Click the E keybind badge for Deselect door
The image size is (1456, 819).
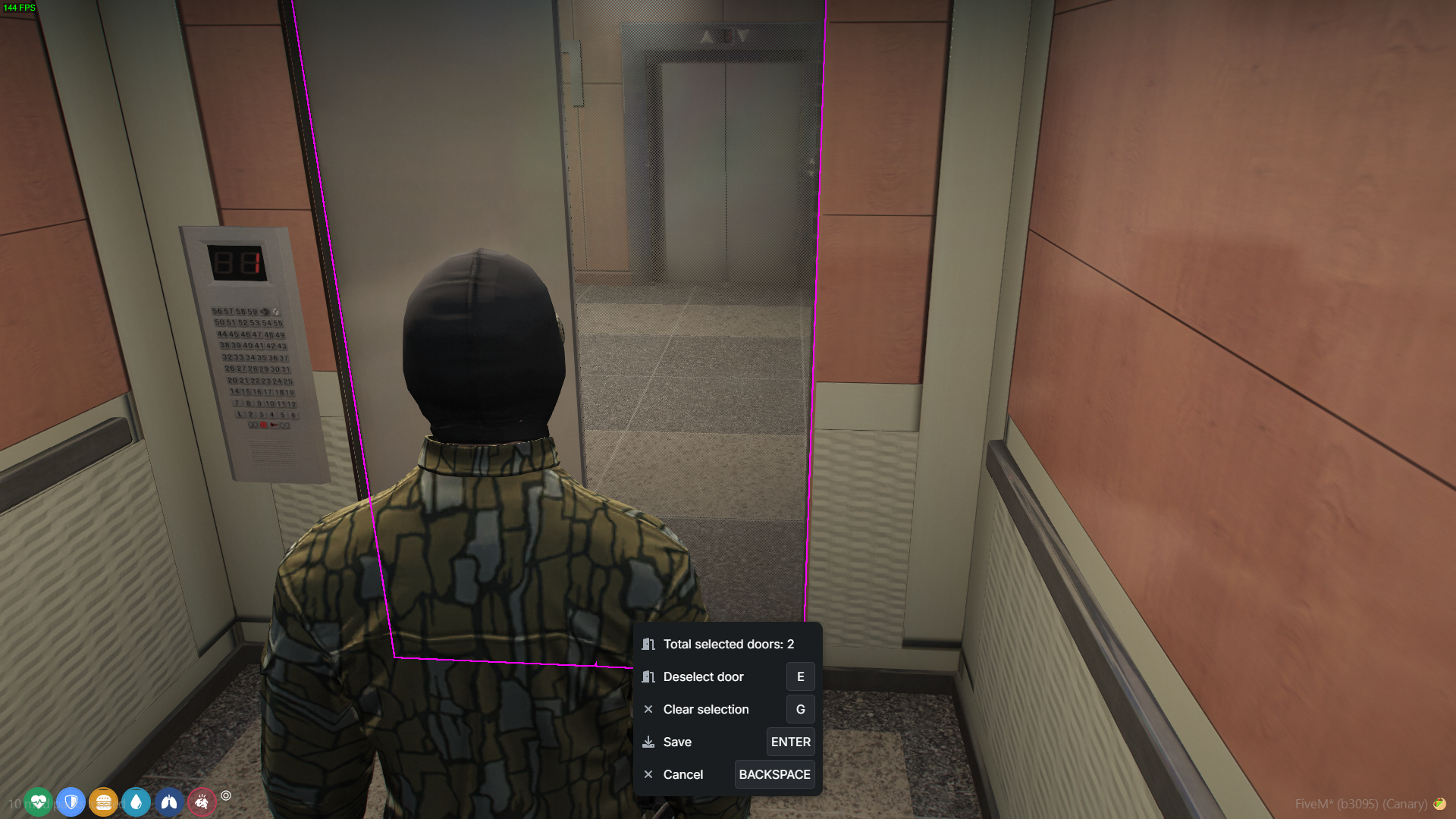coord(800,676)
